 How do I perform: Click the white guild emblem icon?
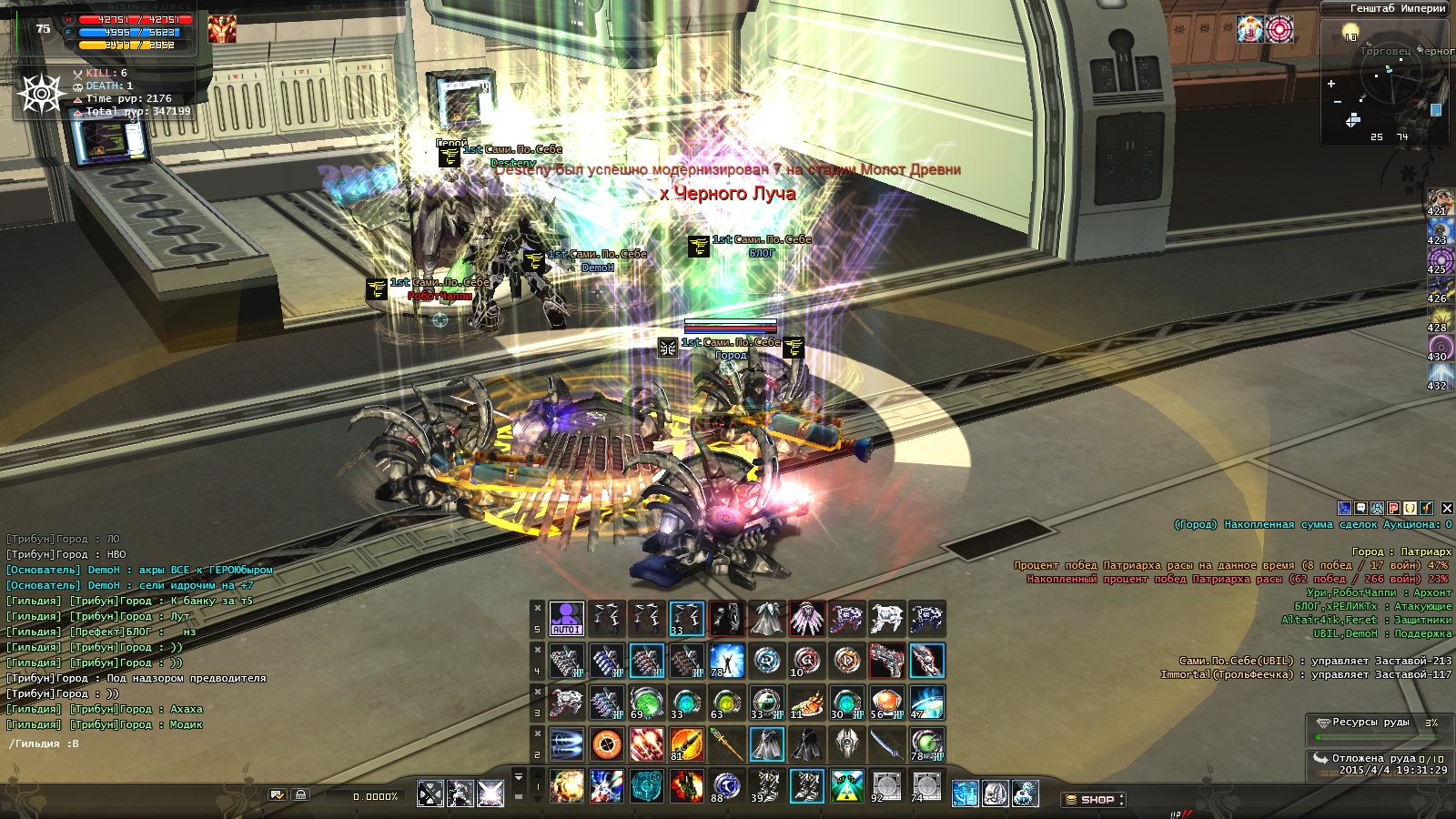(x=42, y=93)
